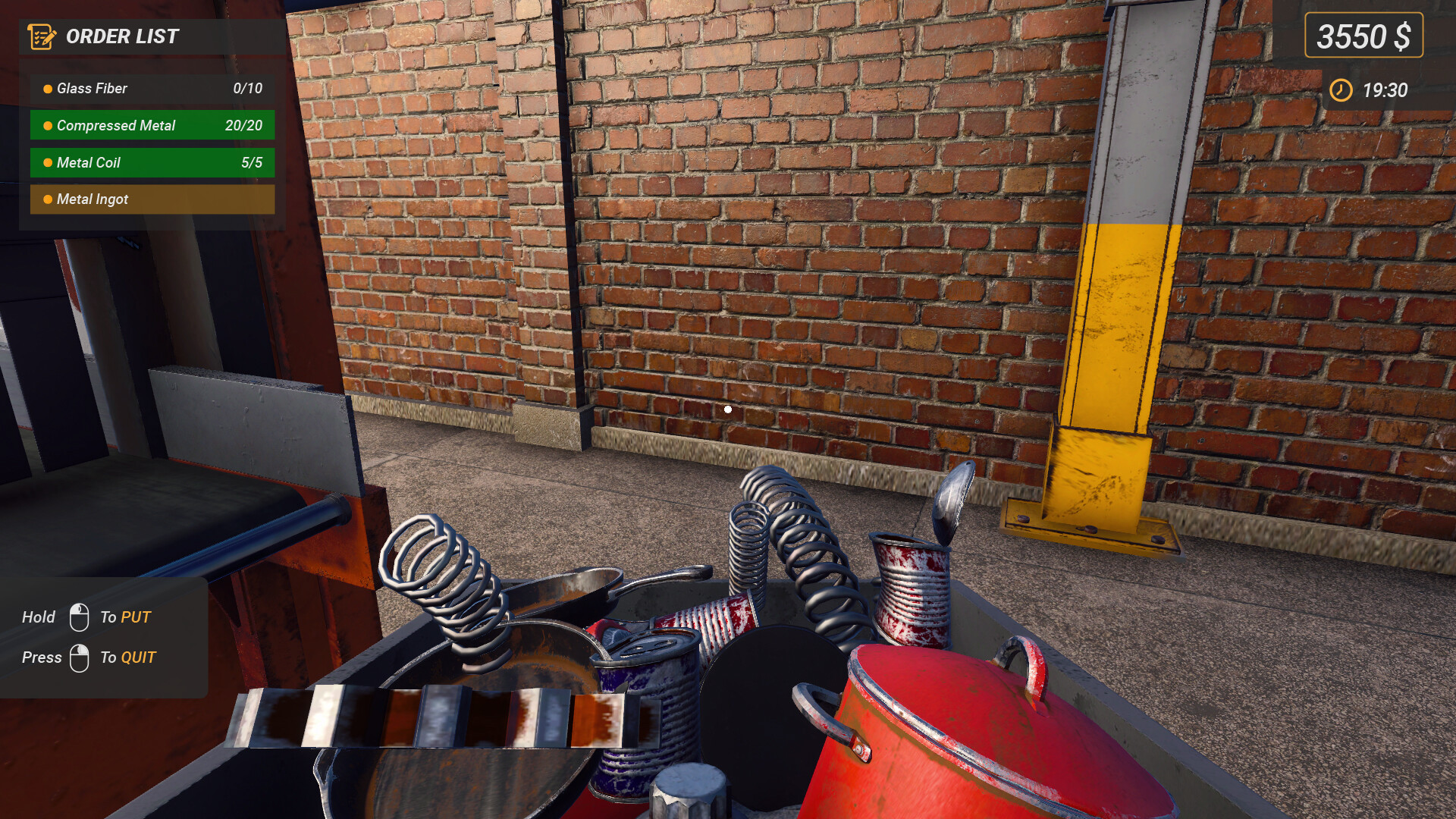Toggle the Compressed Metal completed order entry

click(152, 125)
